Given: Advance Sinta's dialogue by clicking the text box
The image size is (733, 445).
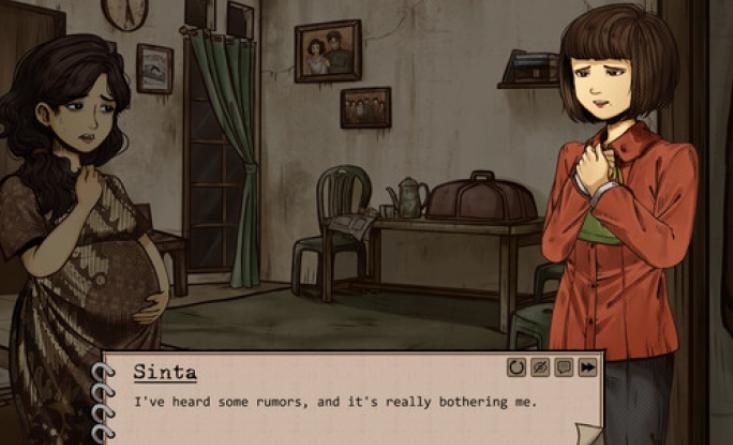Looking at the screenshot, I should (x=350, y=410).
